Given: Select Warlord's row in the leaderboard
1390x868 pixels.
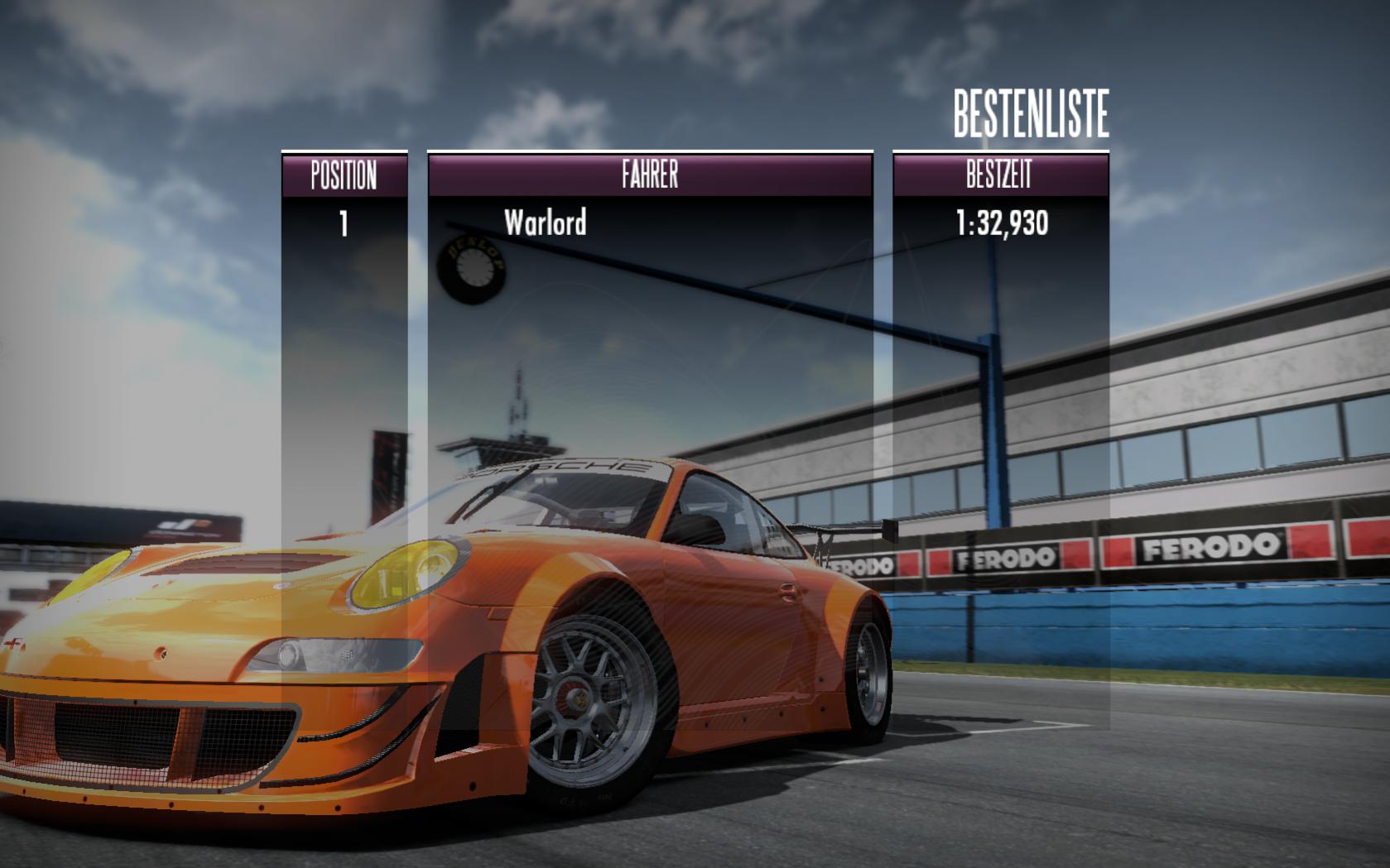Looking at the screenshot, I should [546, 223].
